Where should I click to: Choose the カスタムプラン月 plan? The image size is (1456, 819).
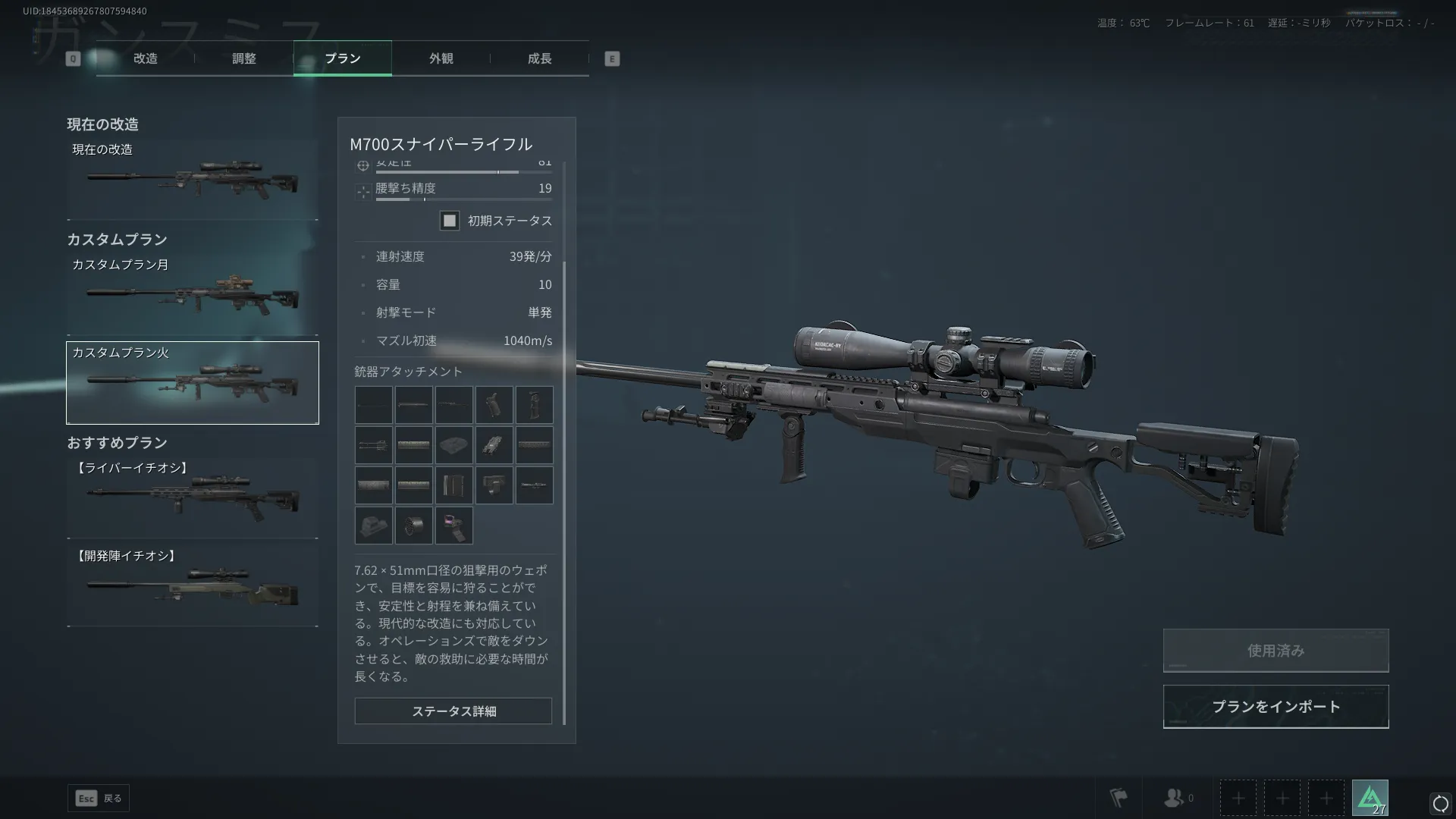click(x=193, y=296)
